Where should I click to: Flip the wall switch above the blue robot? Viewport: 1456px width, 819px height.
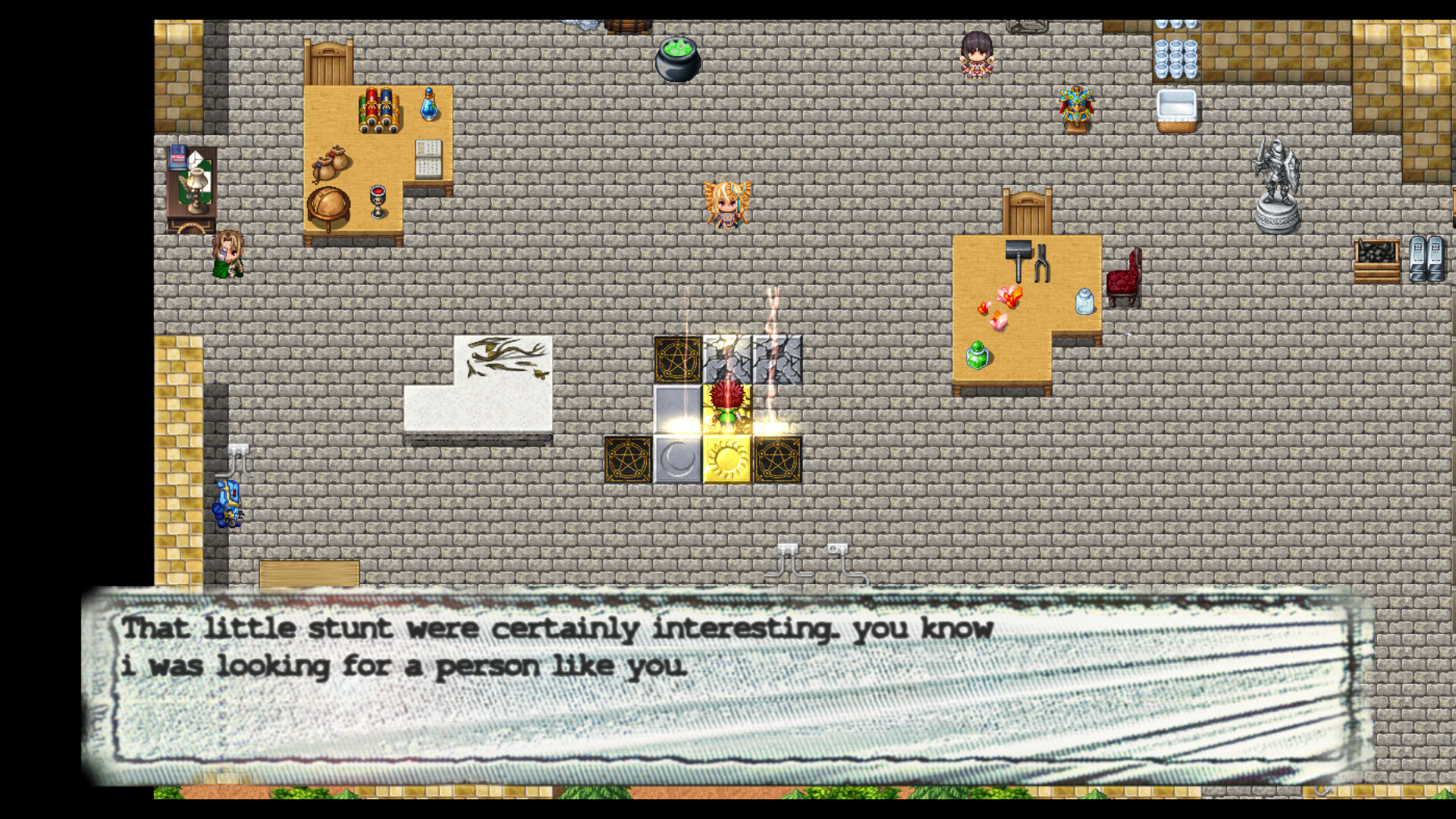239,447
